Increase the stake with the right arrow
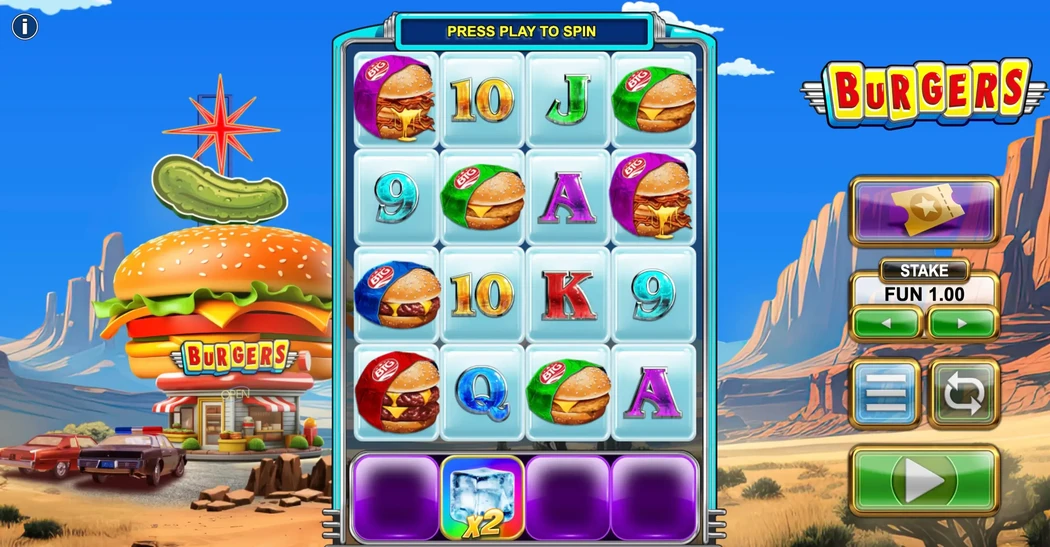Image resolution: width=1050 pixels, height=547 pixels. point(963,323)
